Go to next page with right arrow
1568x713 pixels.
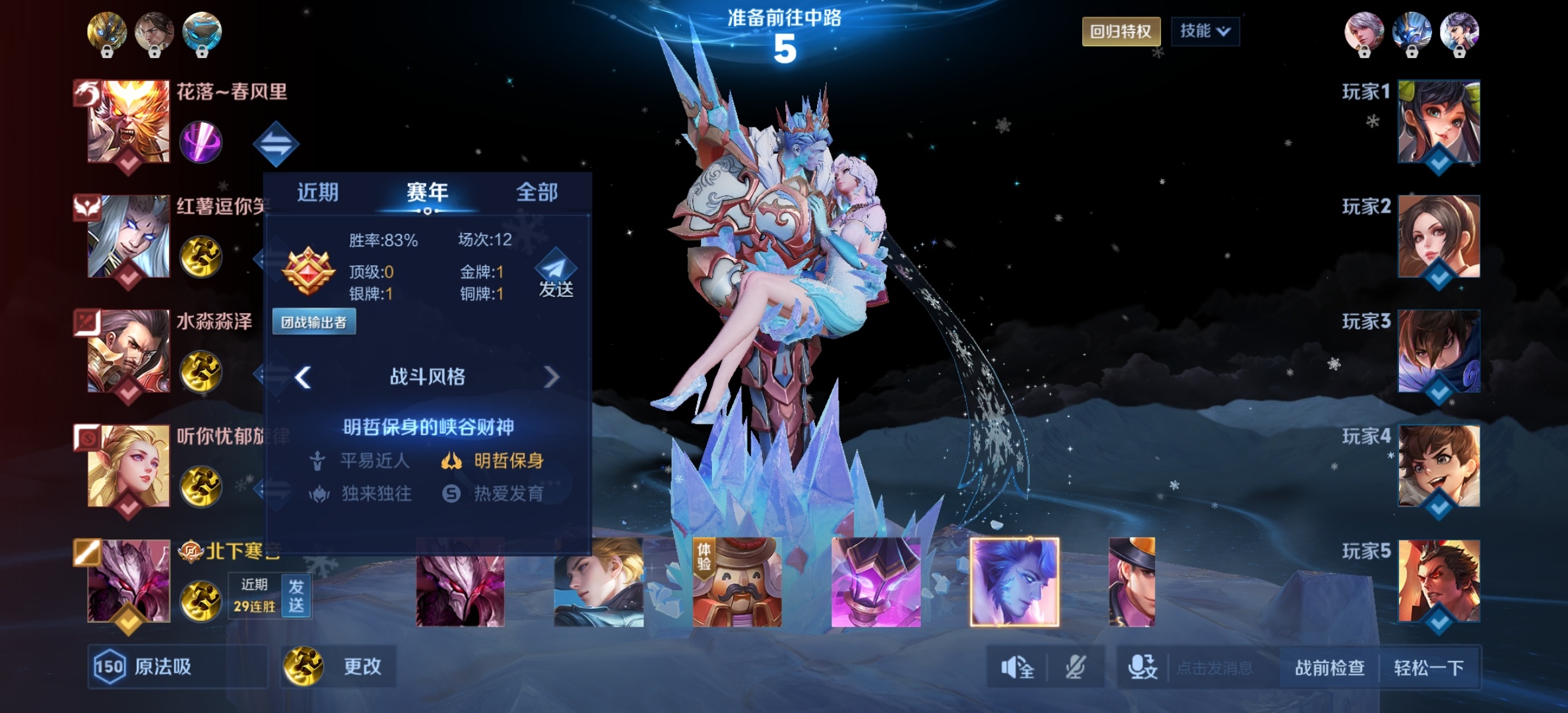click(x=551, y=377)
